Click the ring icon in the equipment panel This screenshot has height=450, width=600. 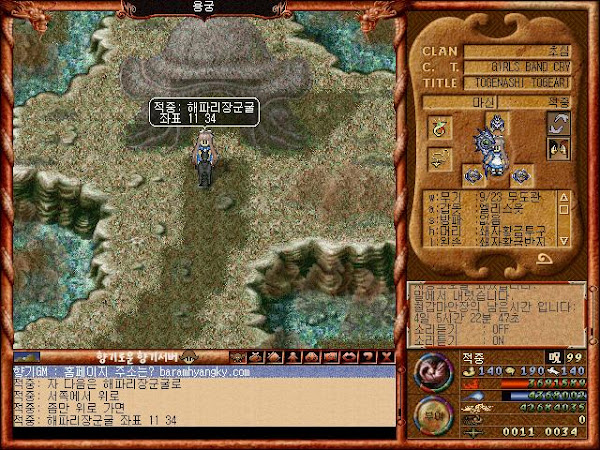439,128
